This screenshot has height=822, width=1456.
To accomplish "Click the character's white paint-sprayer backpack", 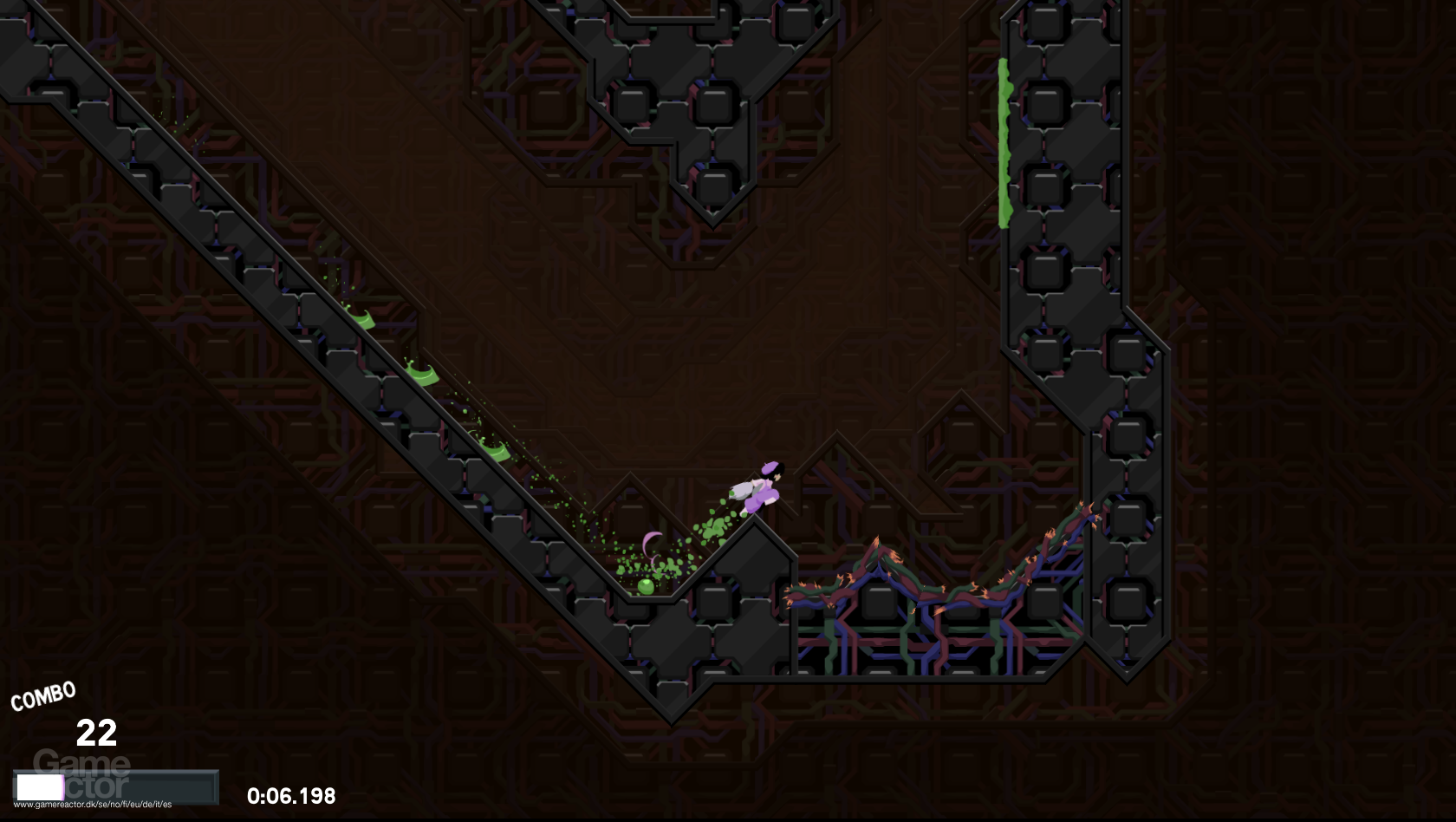I will (x=743, y=490).
